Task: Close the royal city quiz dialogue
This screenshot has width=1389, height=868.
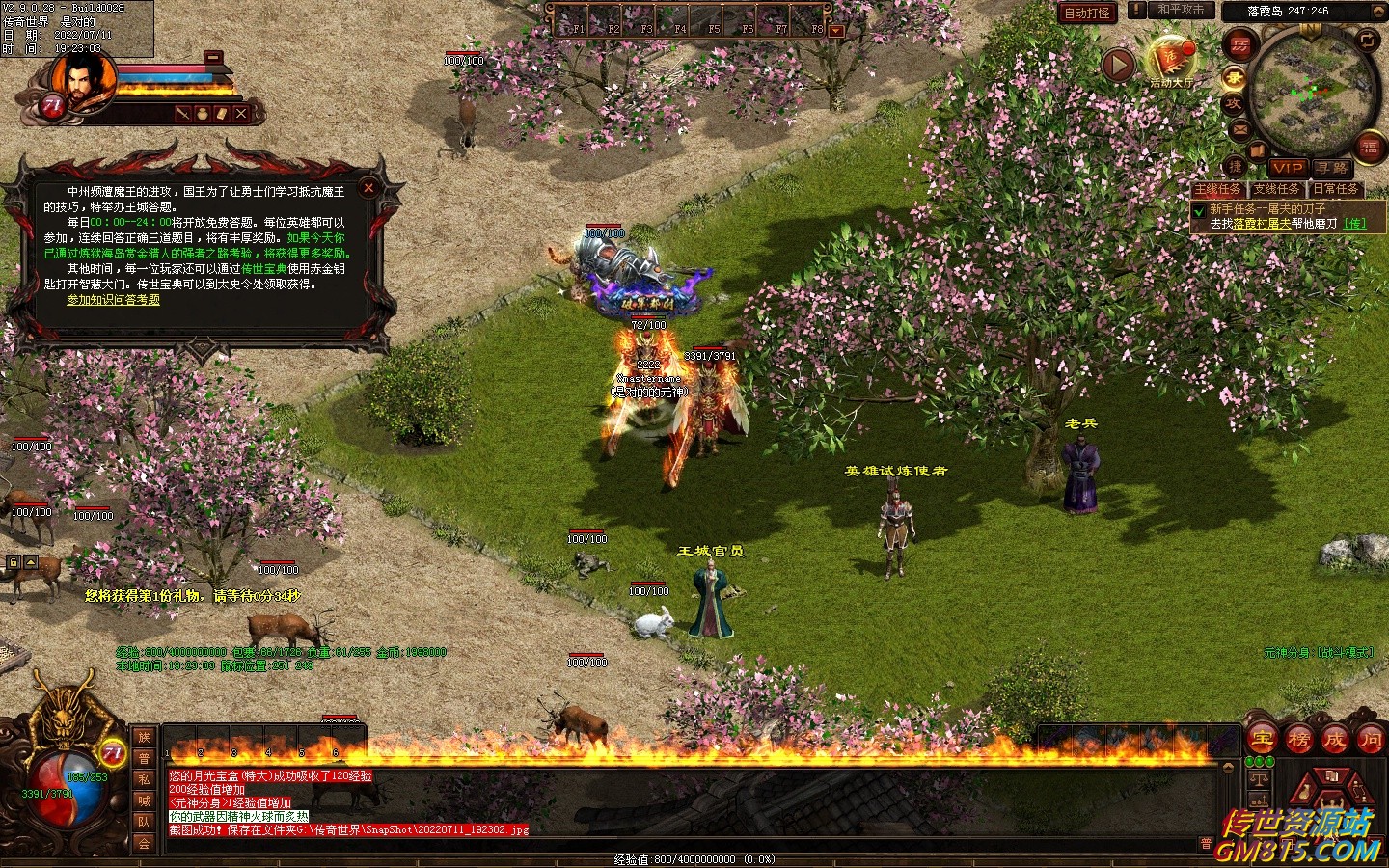Action: [368, 188]
